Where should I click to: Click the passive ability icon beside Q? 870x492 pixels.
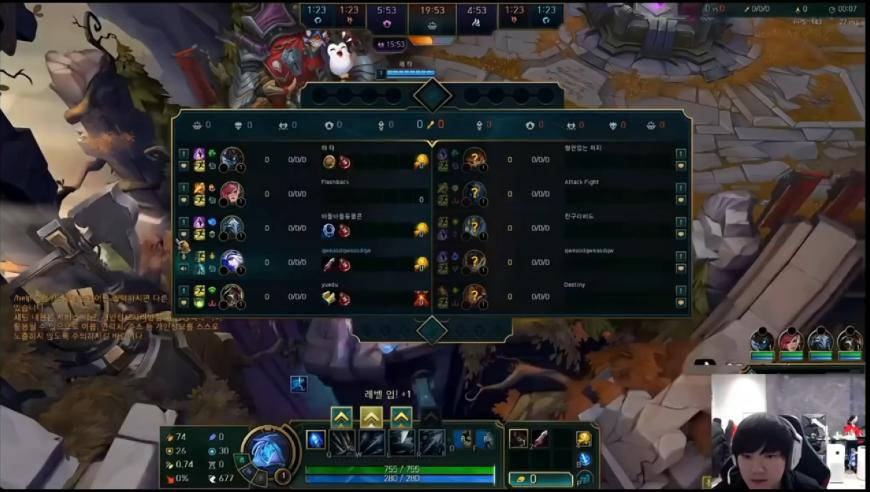pyautogui.click(x=316, y=440)
